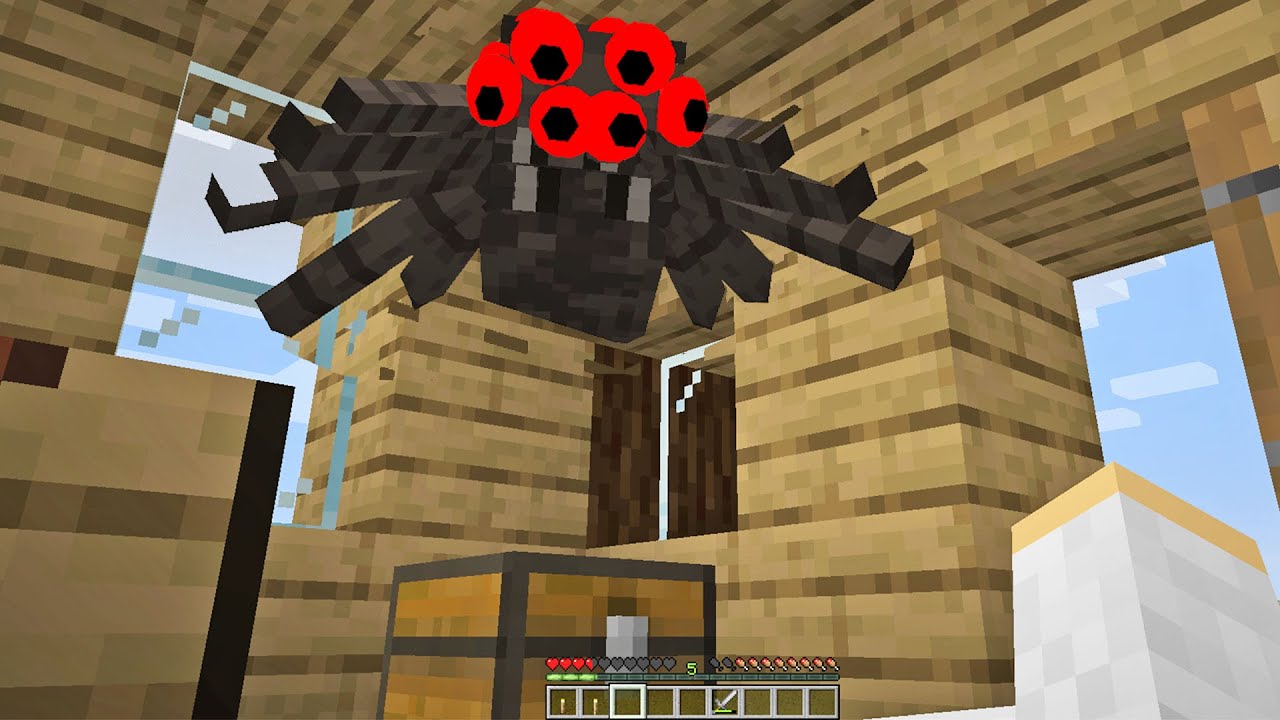
Task: Click the depleted hunger icon on the far left
Action: 715,663
